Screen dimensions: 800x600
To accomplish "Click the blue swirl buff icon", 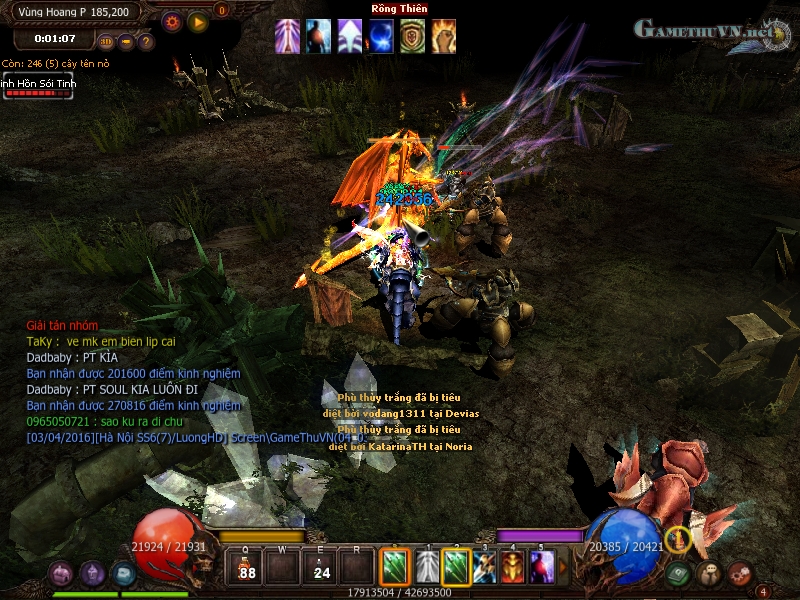I will 381,36.
